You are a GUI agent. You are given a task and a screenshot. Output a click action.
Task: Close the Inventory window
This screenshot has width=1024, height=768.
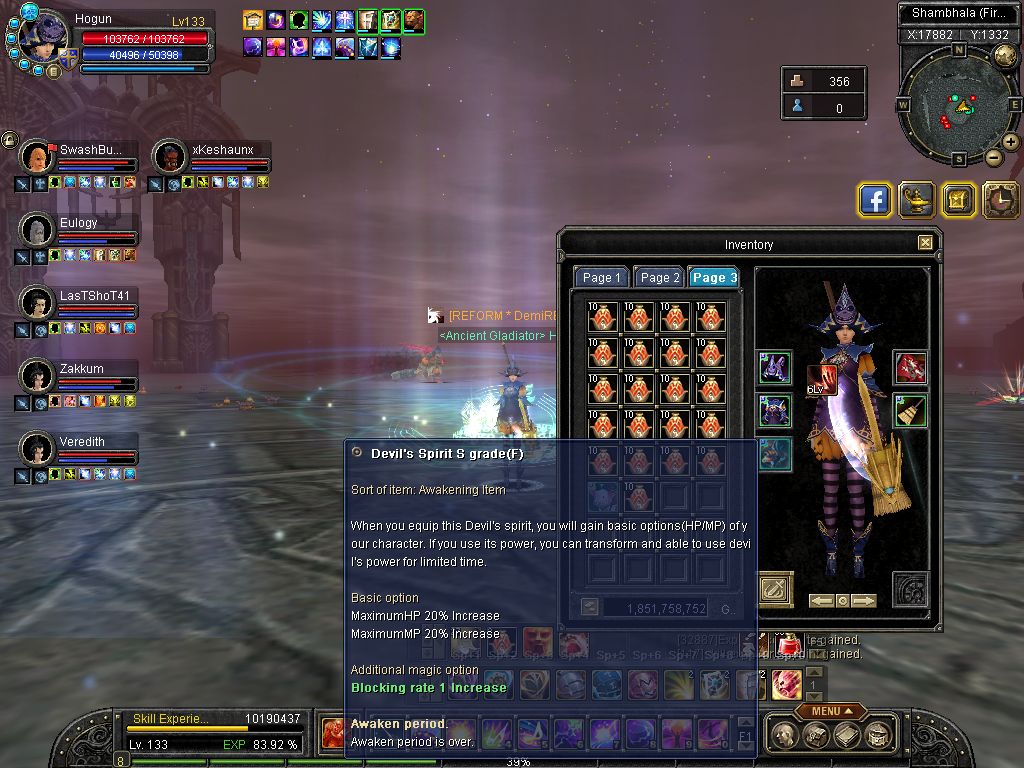pos(925,243)
